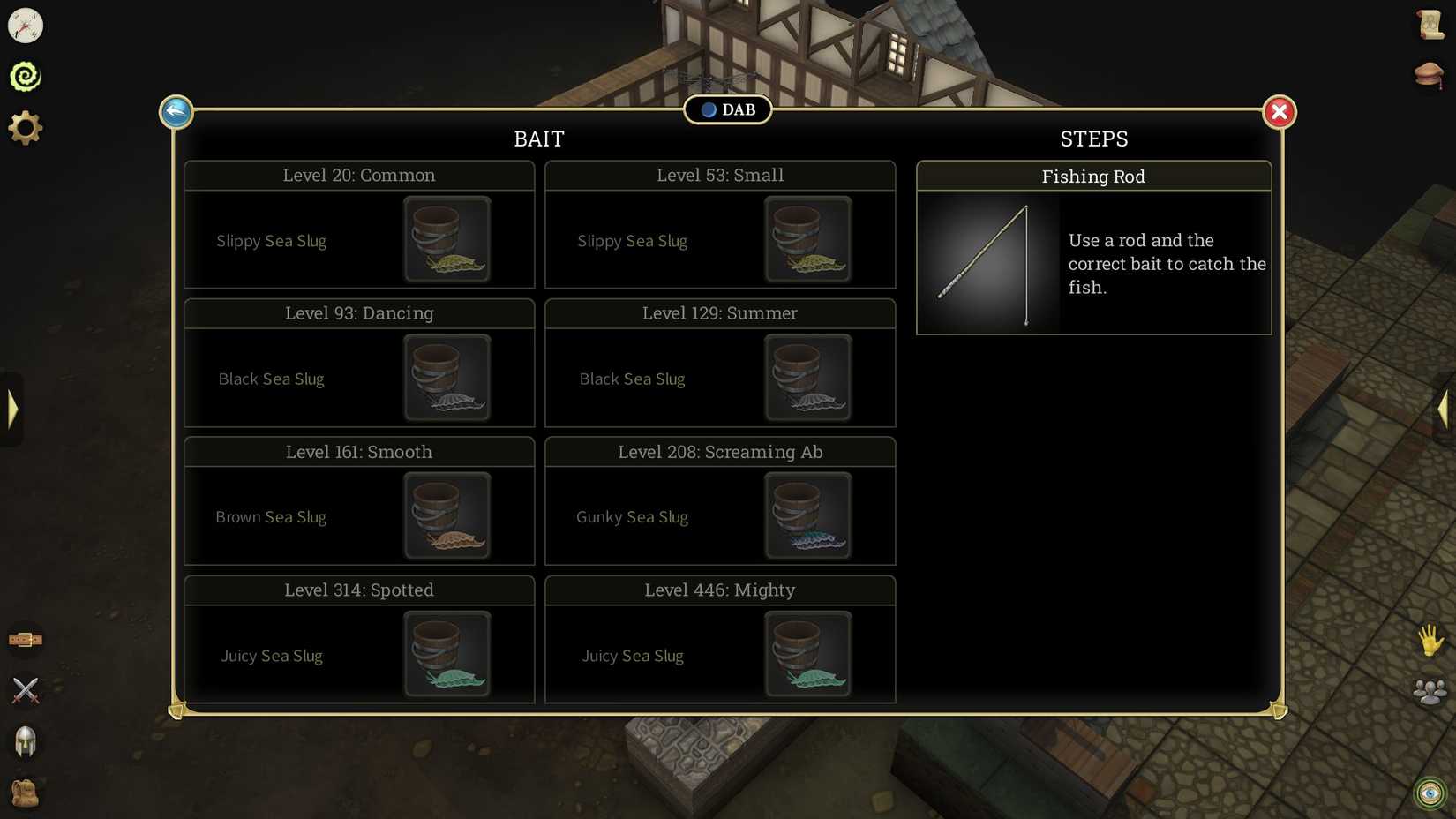Open the helmet armor icon
Image resolution: width=1456 pixels, height=819 pixels.
coord(26,742)
